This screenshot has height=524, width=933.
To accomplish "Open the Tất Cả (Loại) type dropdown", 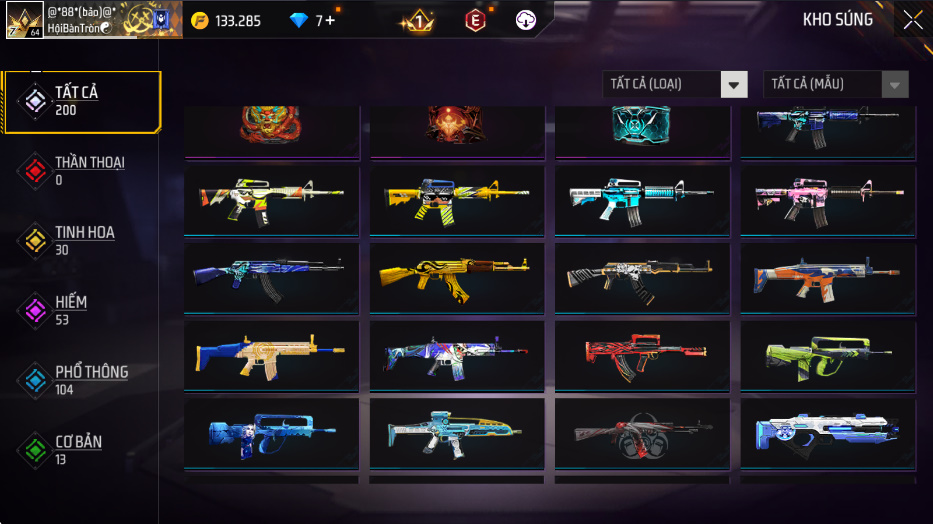I will [x=675, y=84].
